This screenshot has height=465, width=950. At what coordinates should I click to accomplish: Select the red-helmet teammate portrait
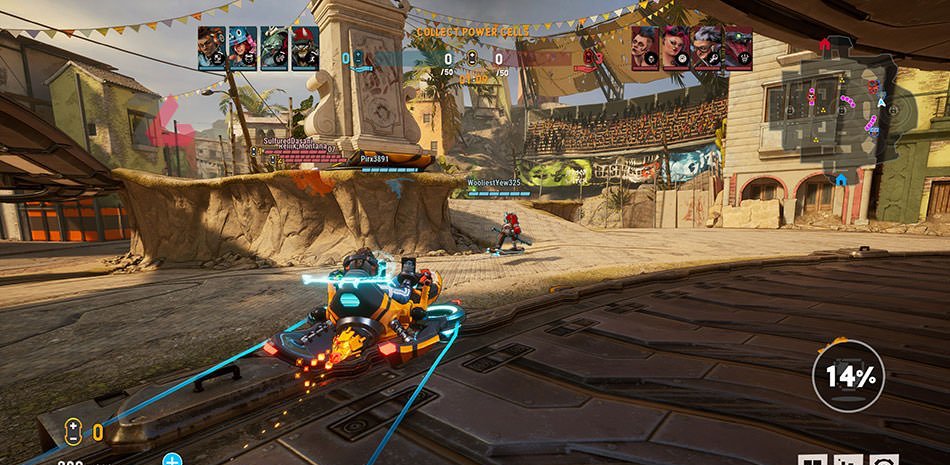pos(303,47)
